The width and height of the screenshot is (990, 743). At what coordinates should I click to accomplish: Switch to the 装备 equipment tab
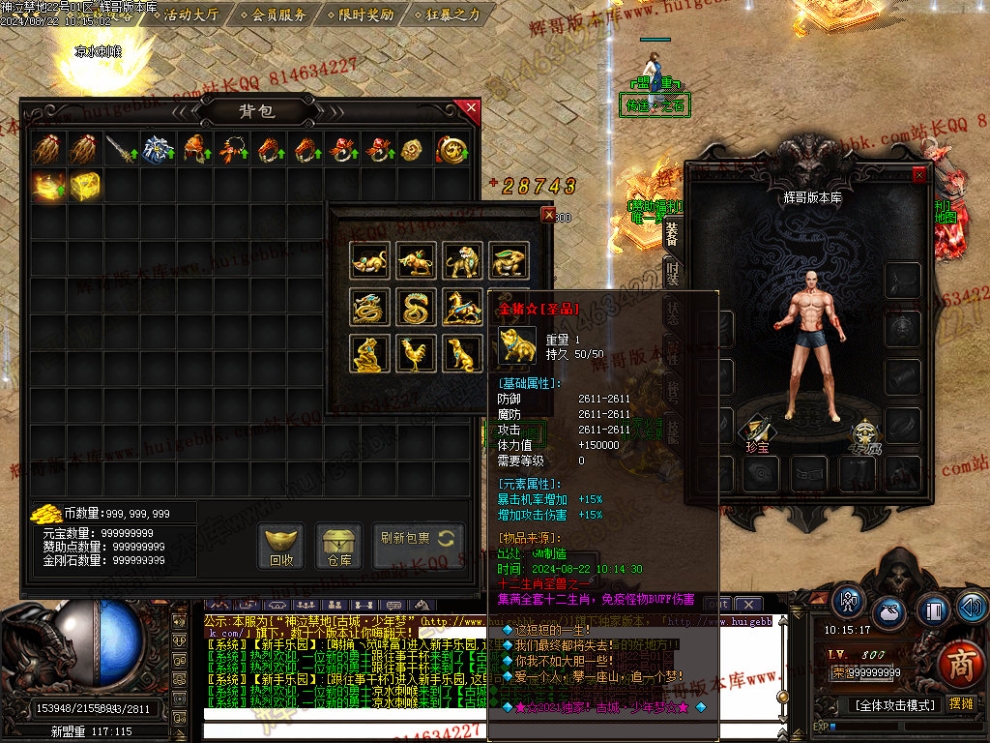(x=672, y=233)
